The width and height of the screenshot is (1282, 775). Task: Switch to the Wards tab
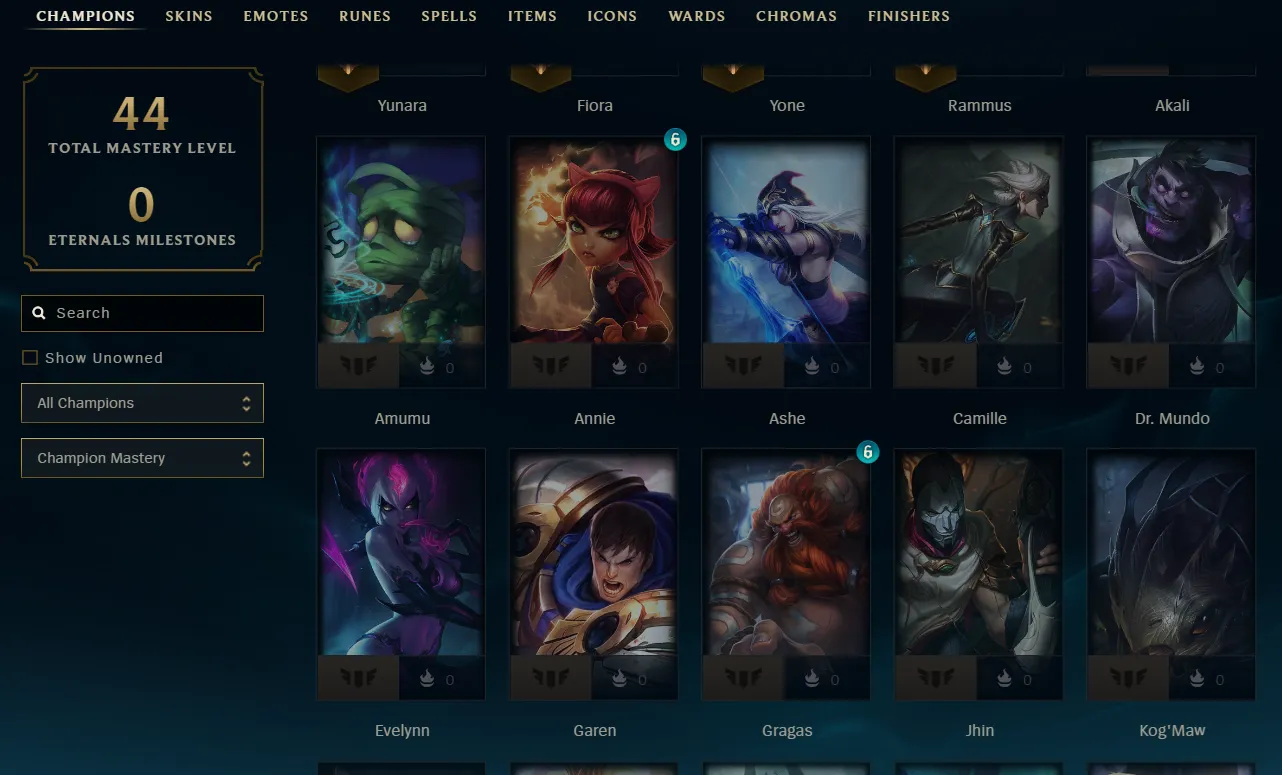[x=696, y=16]
